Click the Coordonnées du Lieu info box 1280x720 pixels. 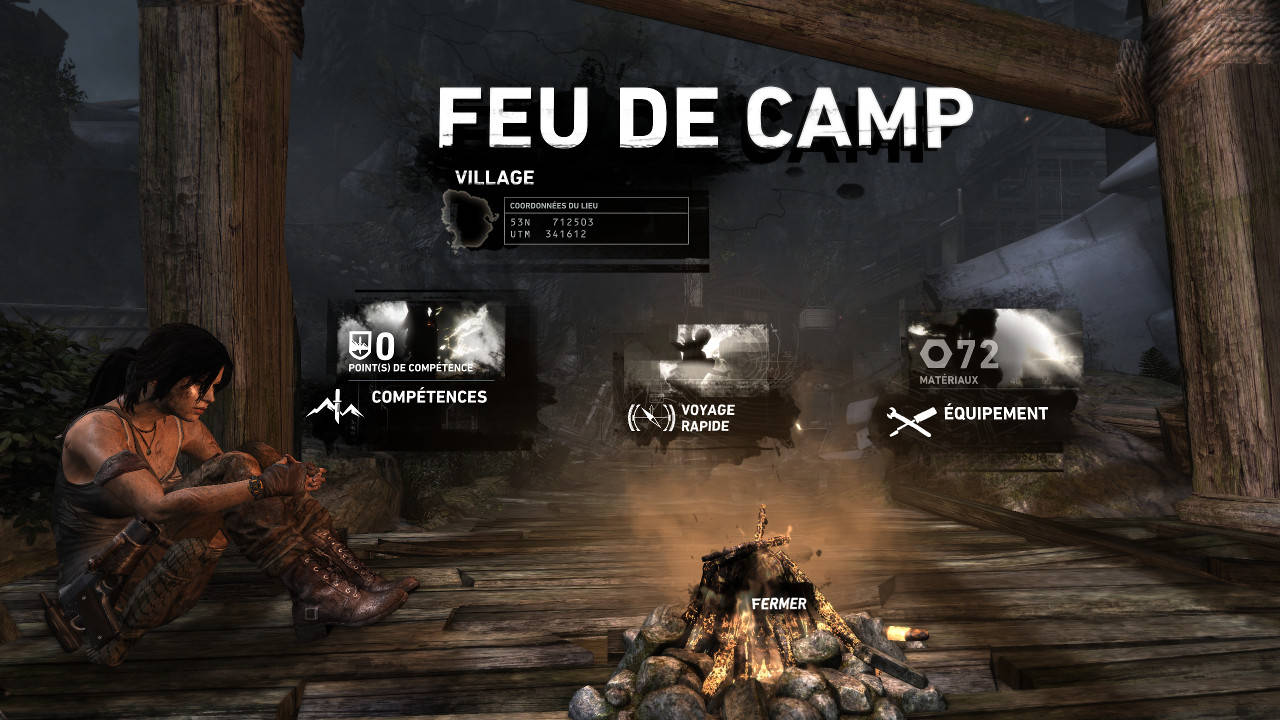pyautogui.click(x=595, y=220)
